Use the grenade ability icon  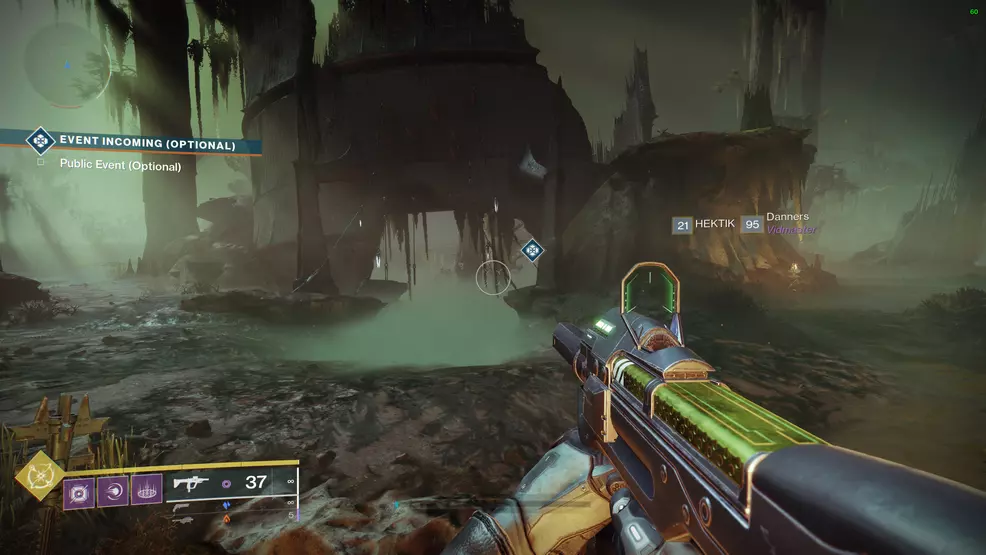79,491
